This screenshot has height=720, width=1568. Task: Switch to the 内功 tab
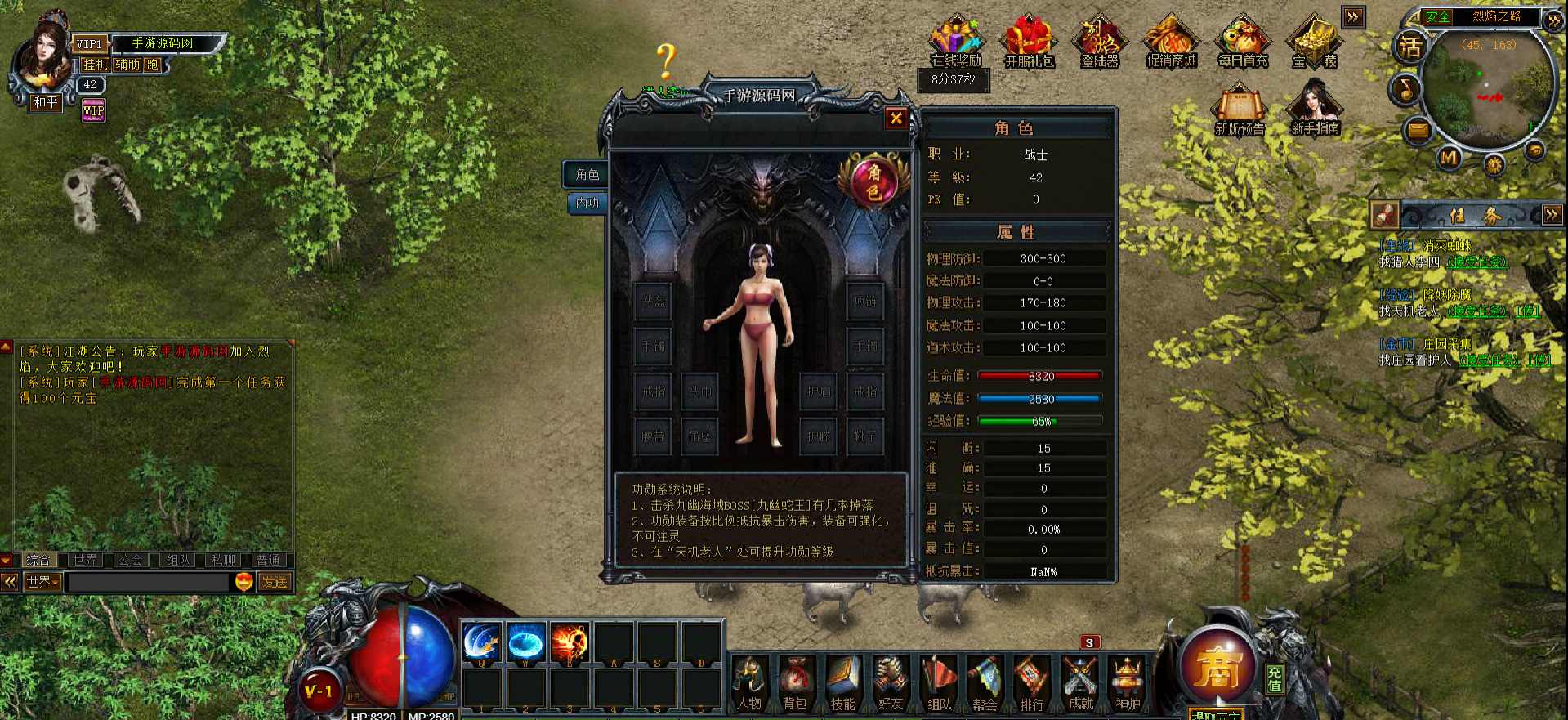(x=587, y=203)
